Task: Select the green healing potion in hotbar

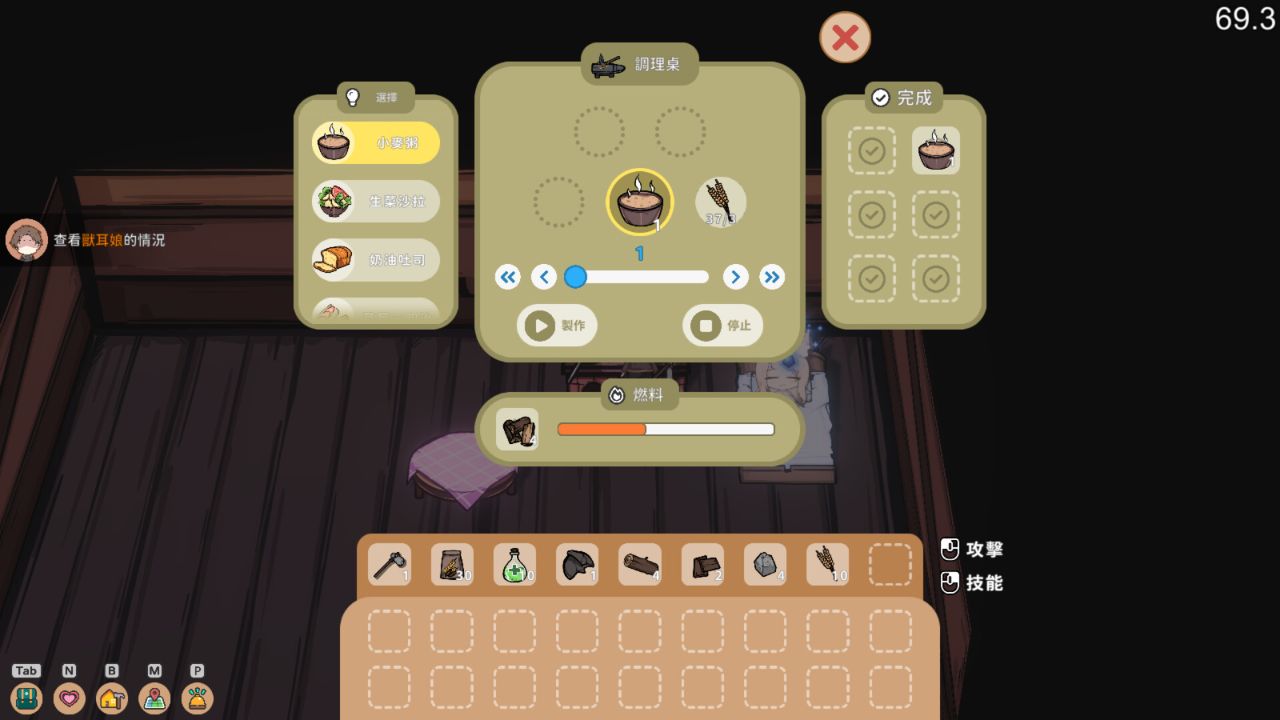Action: [x=515, y=564]
